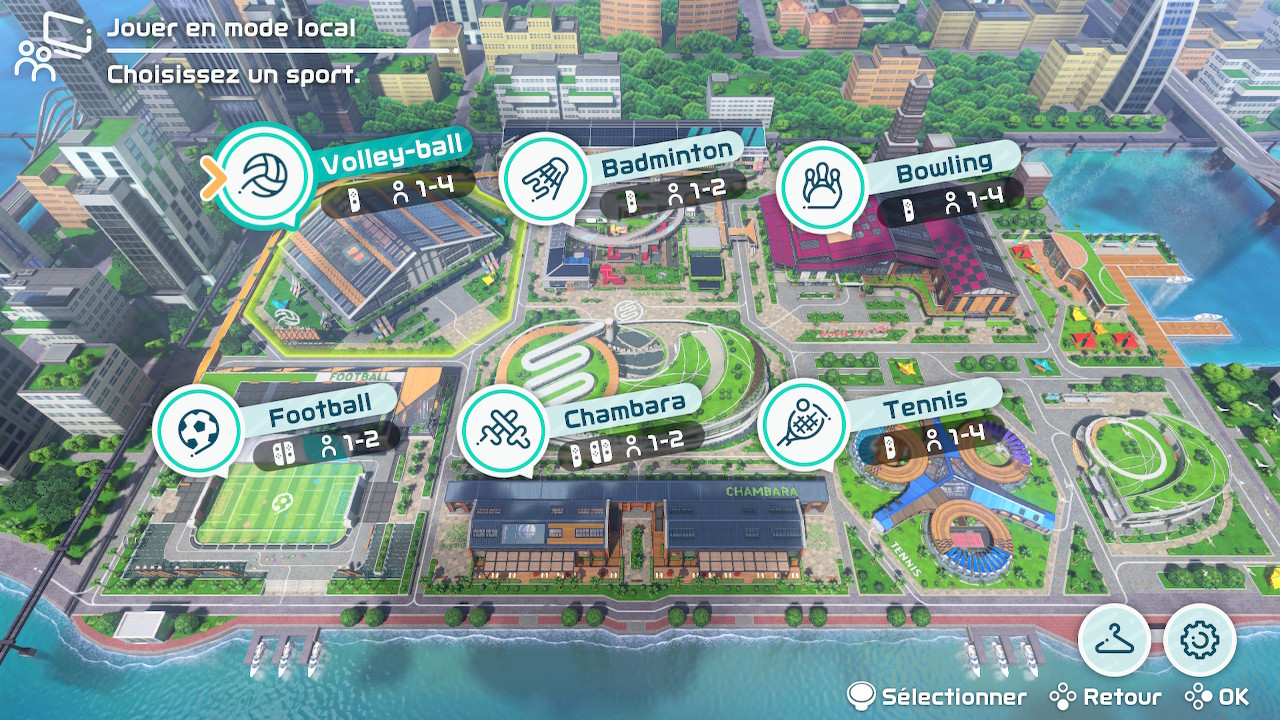Open the gear settings button
The width and height of the screenshot is (1280, 720).
[x=1200, y=639]
